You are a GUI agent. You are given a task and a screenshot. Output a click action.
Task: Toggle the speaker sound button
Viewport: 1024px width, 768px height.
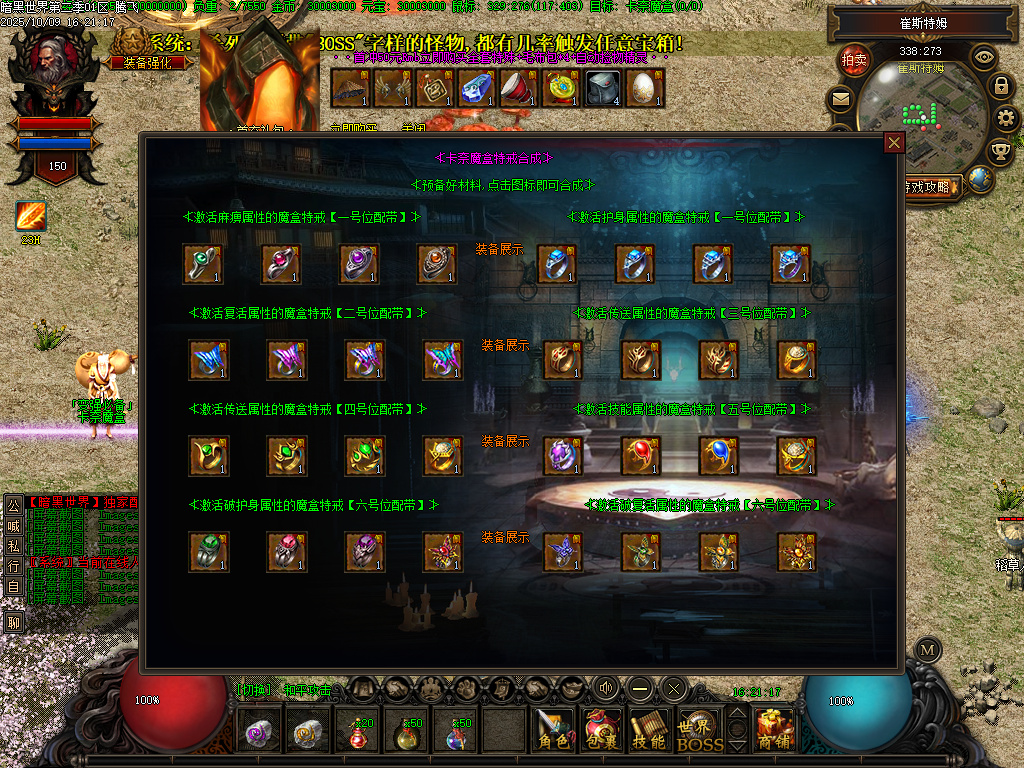click(606, 688)
